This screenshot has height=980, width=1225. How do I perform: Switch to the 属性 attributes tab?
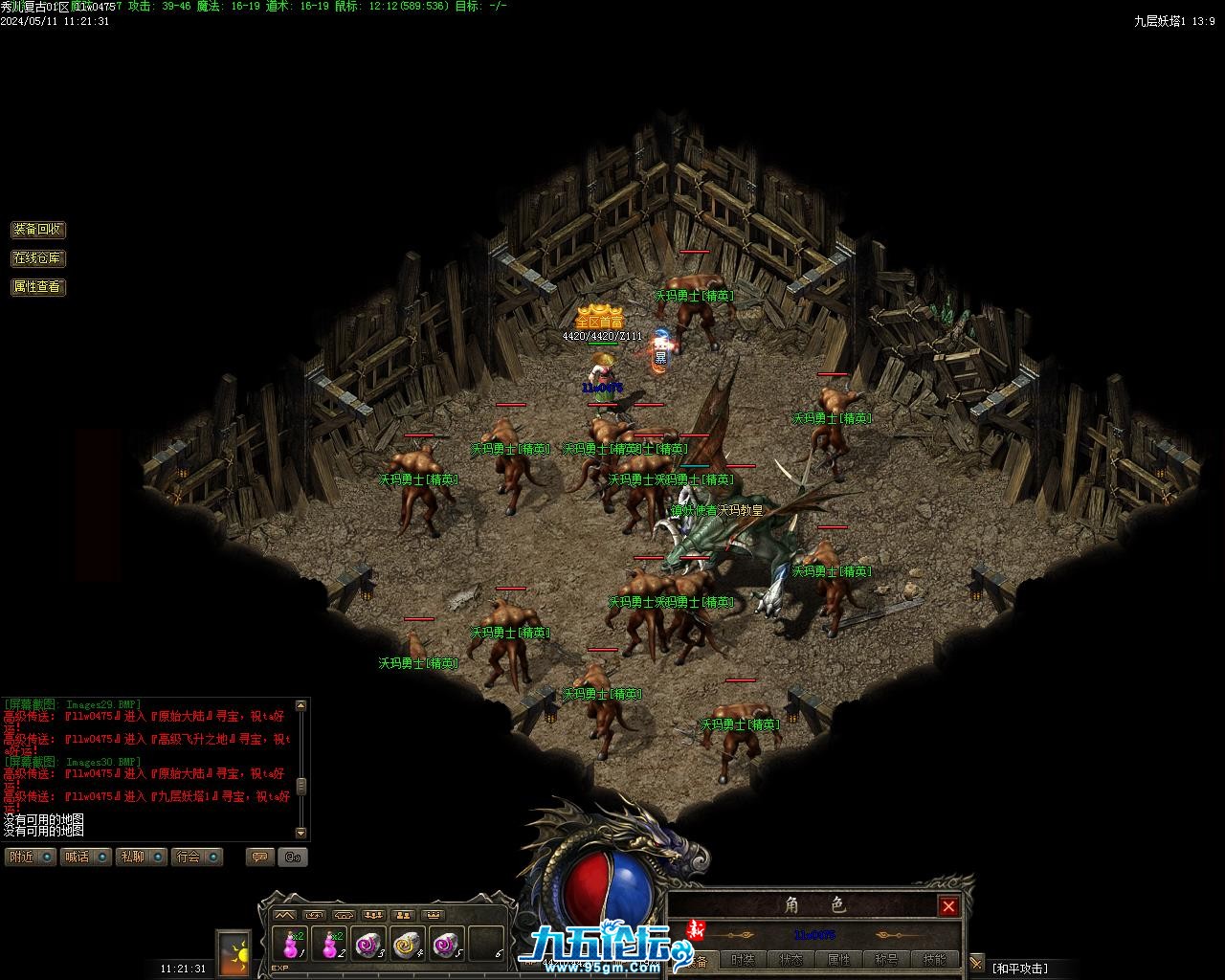(x=838, y=960)
